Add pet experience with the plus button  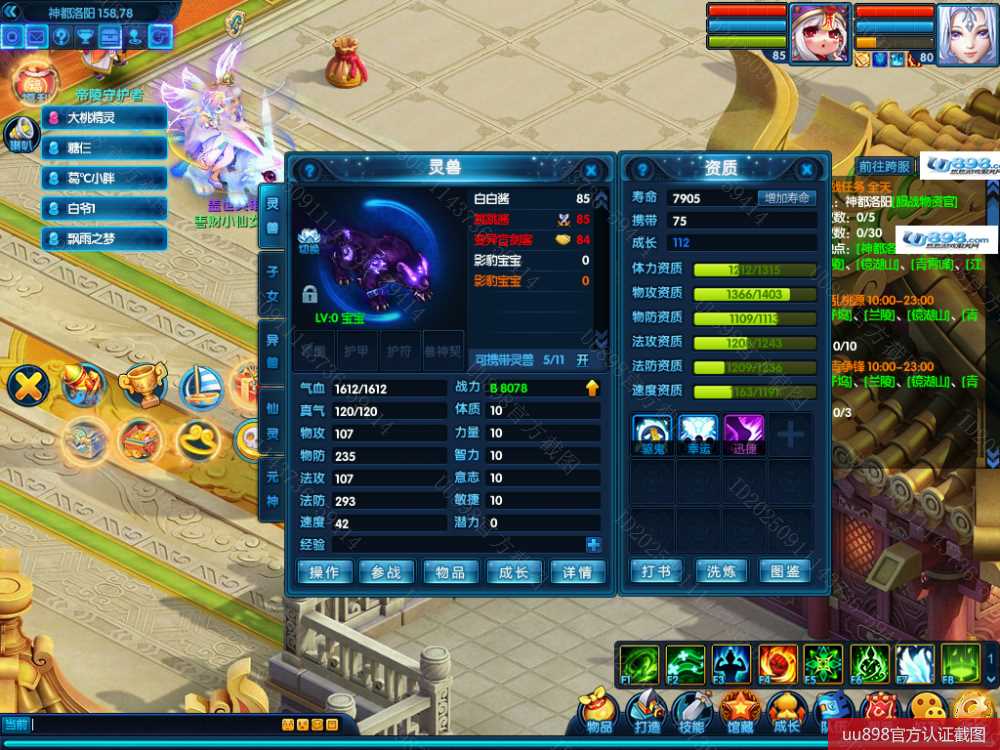click(594, 545)
